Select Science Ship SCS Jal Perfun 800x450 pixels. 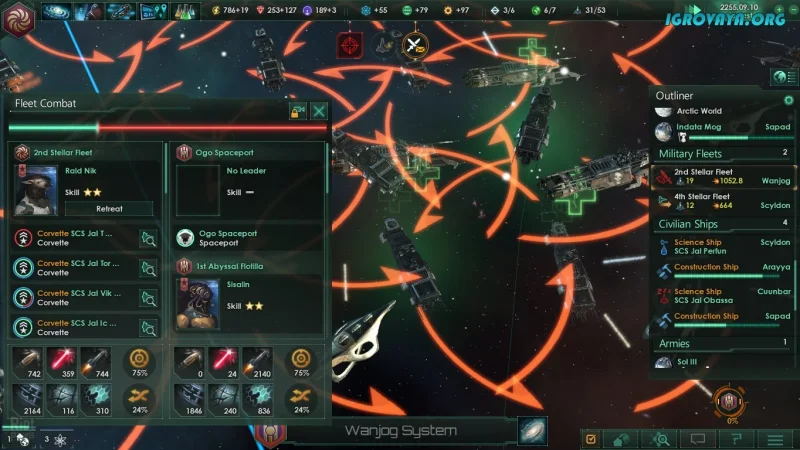tap(718, 246)
